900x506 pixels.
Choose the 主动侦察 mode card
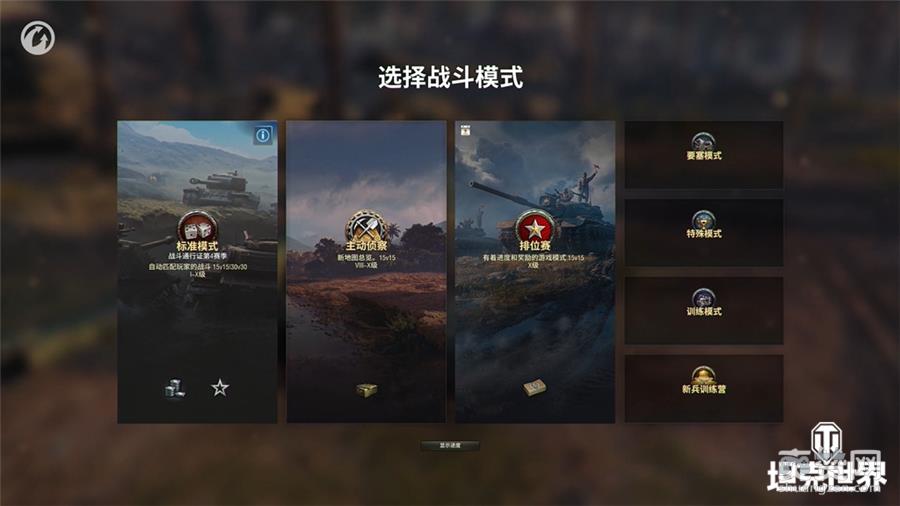coord(366,271)
